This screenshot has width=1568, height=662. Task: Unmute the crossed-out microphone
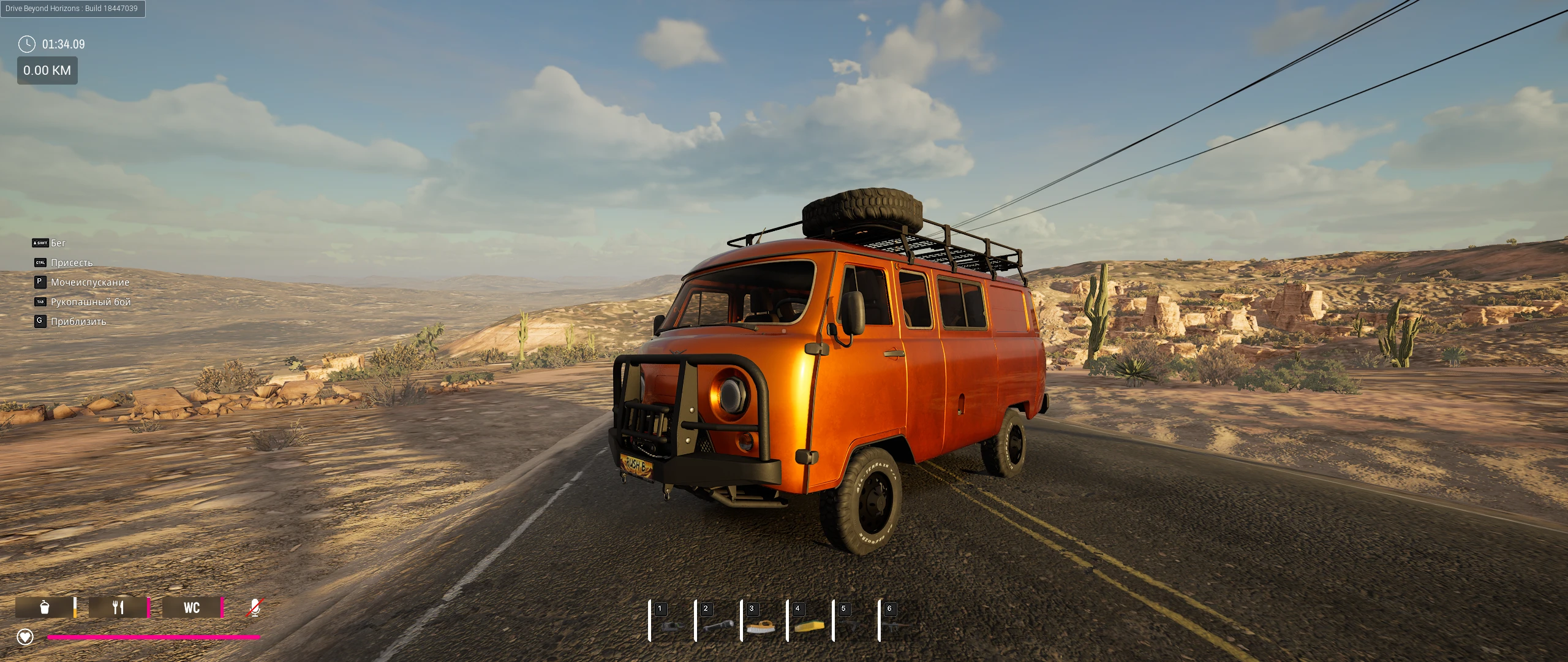point(255,608)
